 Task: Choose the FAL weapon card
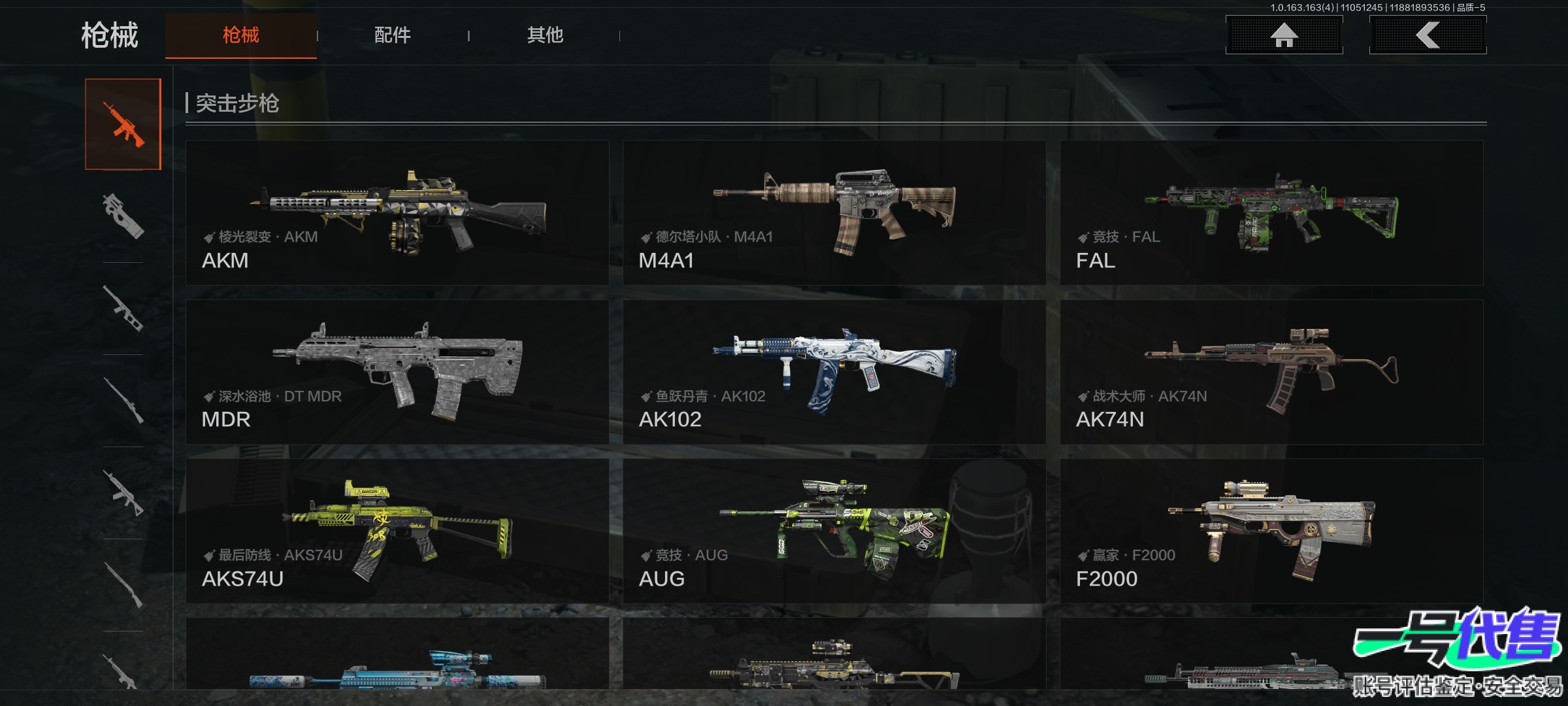click(x=1271, y=212)
